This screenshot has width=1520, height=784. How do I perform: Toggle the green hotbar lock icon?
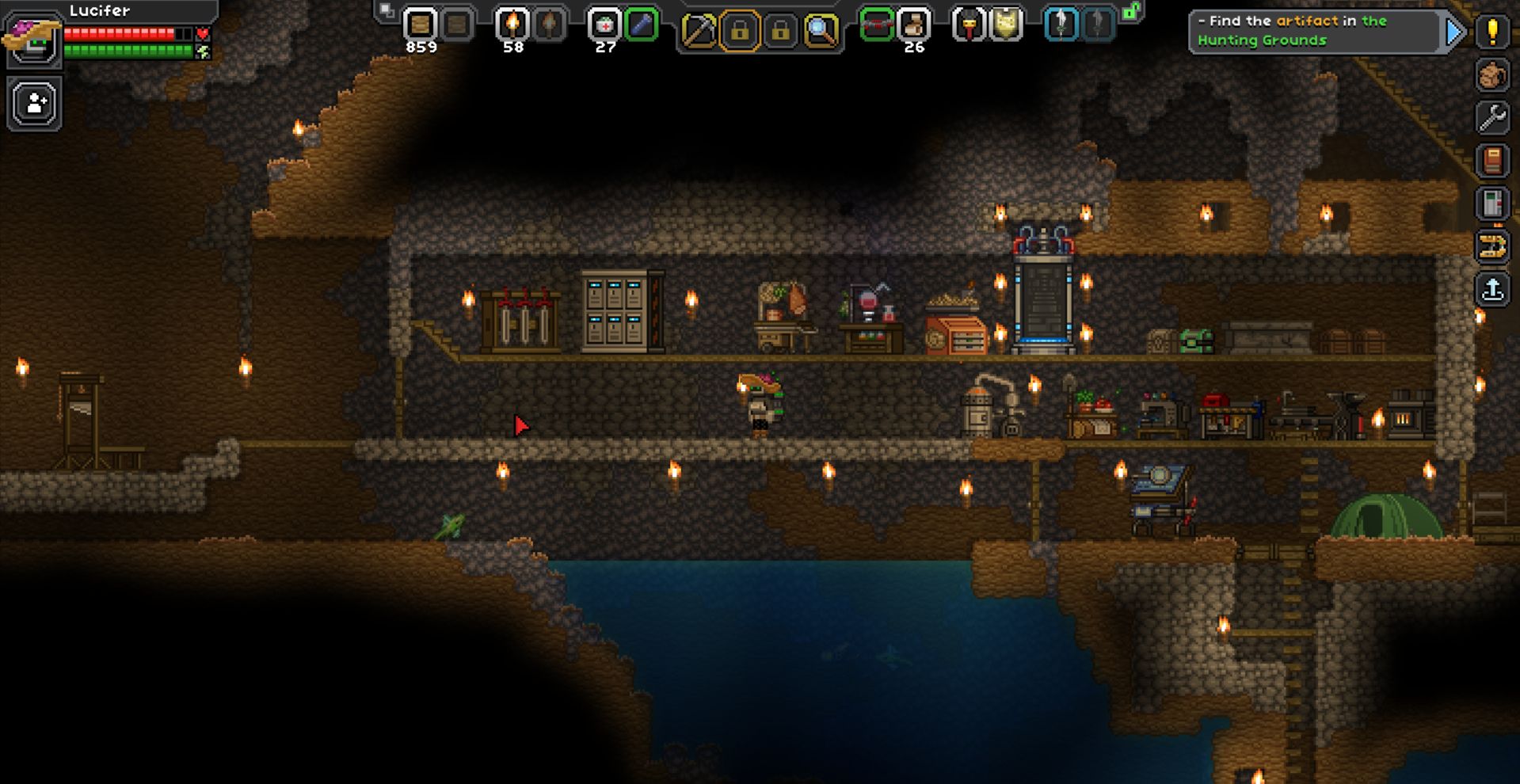(x=1131, y=12)
